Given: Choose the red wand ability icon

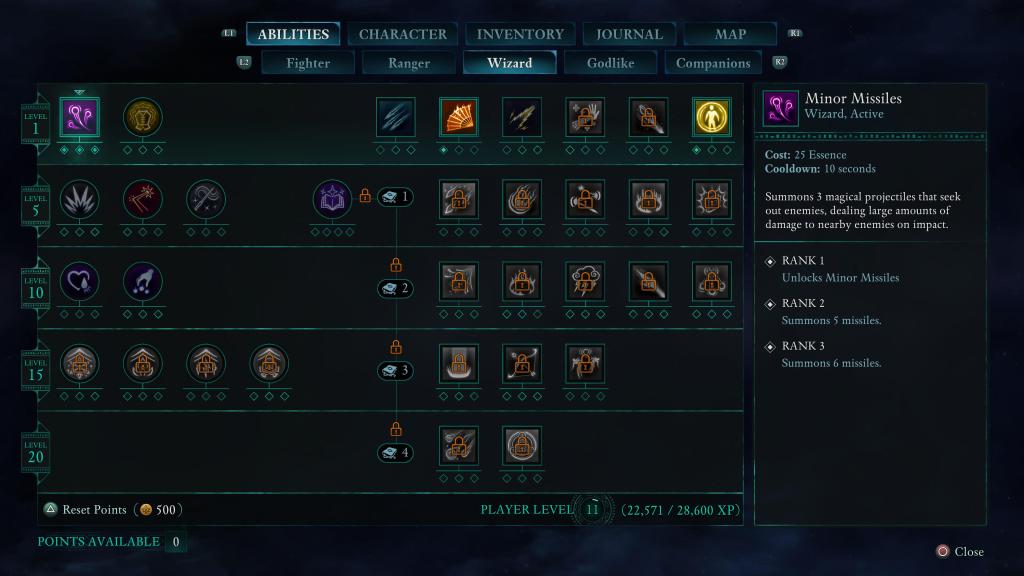Looking at the screenshot, I should pyautogui.click(x=142, y=199).
